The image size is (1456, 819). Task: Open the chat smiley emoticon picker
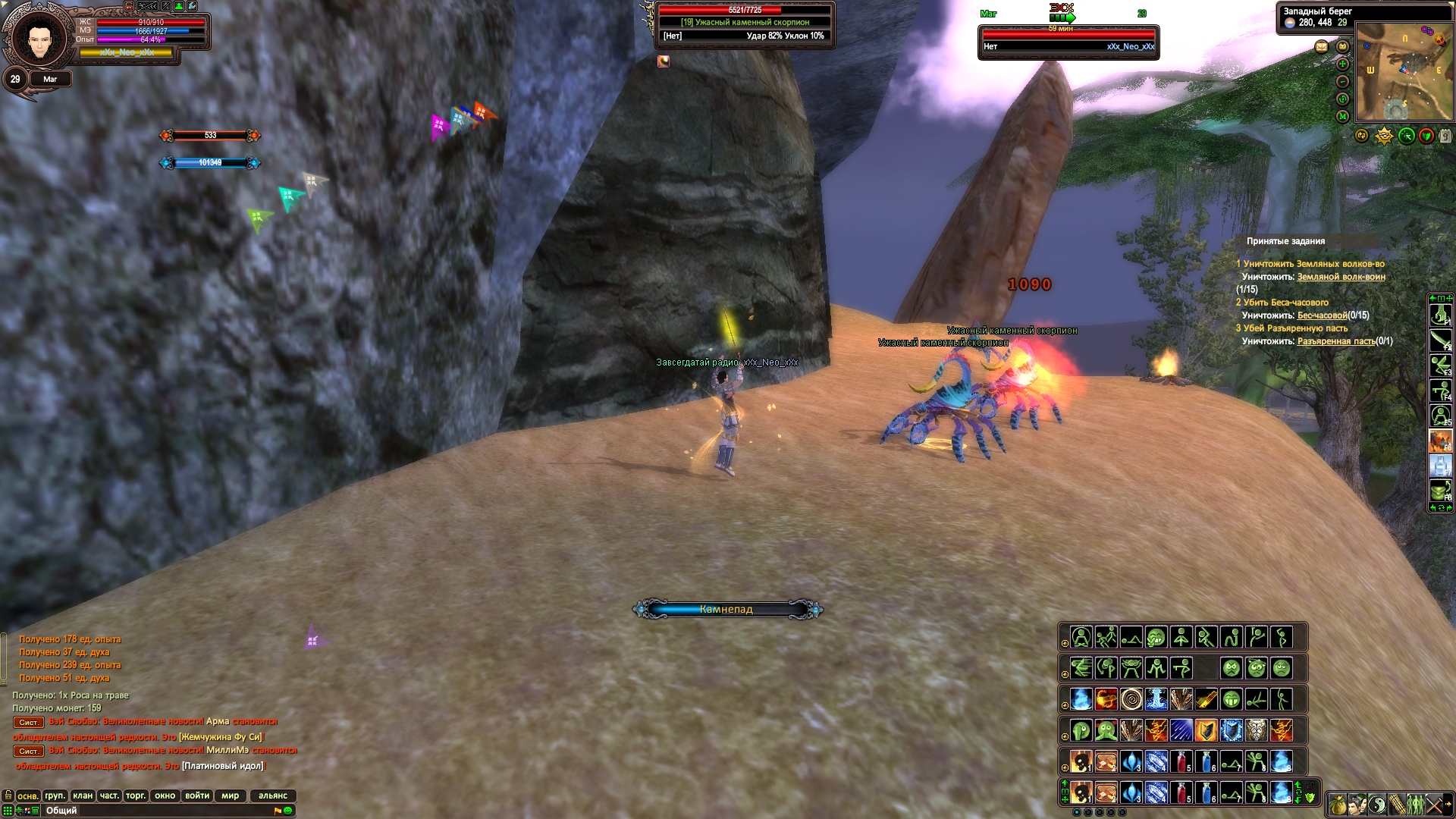click(288, 811)
